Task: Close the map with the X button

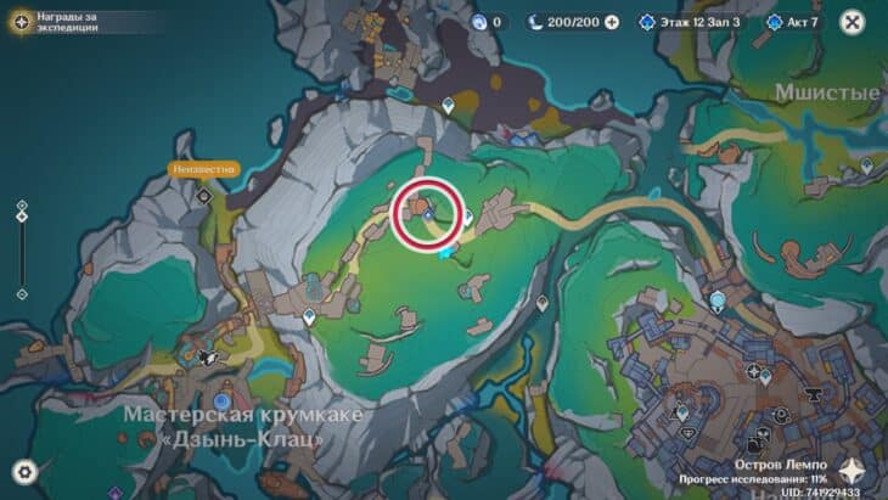Action: pos(852,22)
